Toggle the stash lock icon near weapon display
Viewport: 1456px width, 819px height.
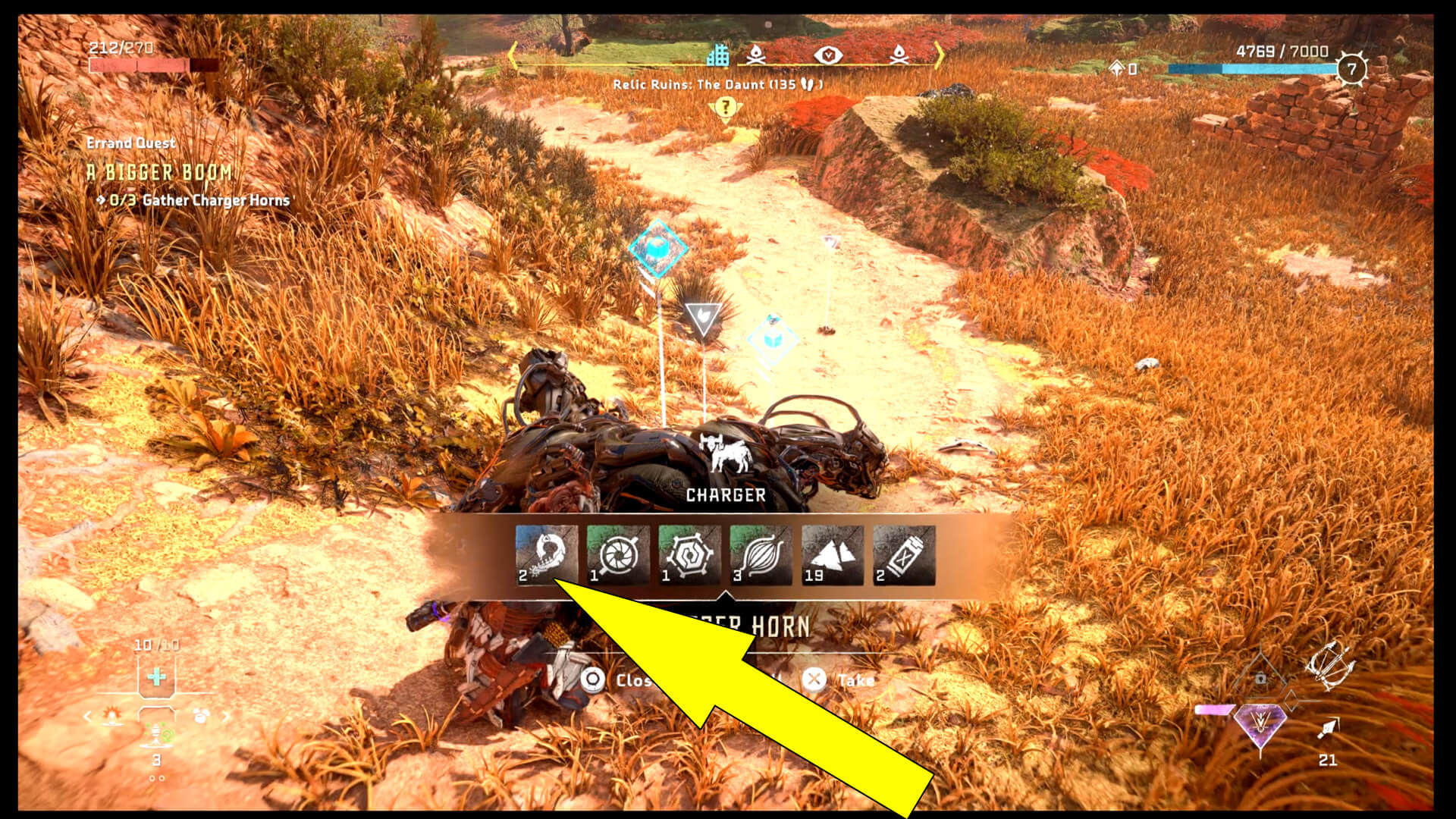(1260, 679)
